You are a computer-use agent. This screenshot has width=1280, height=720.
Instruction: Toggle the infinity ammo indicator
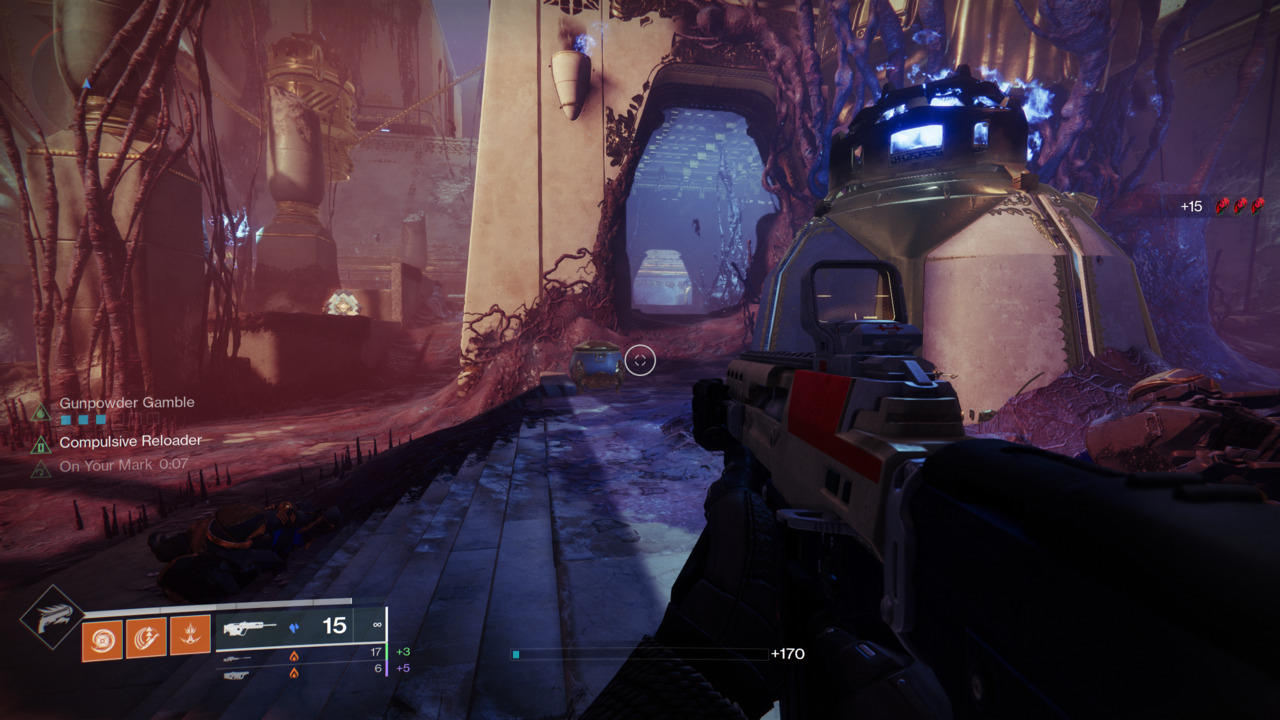(377, 623)
